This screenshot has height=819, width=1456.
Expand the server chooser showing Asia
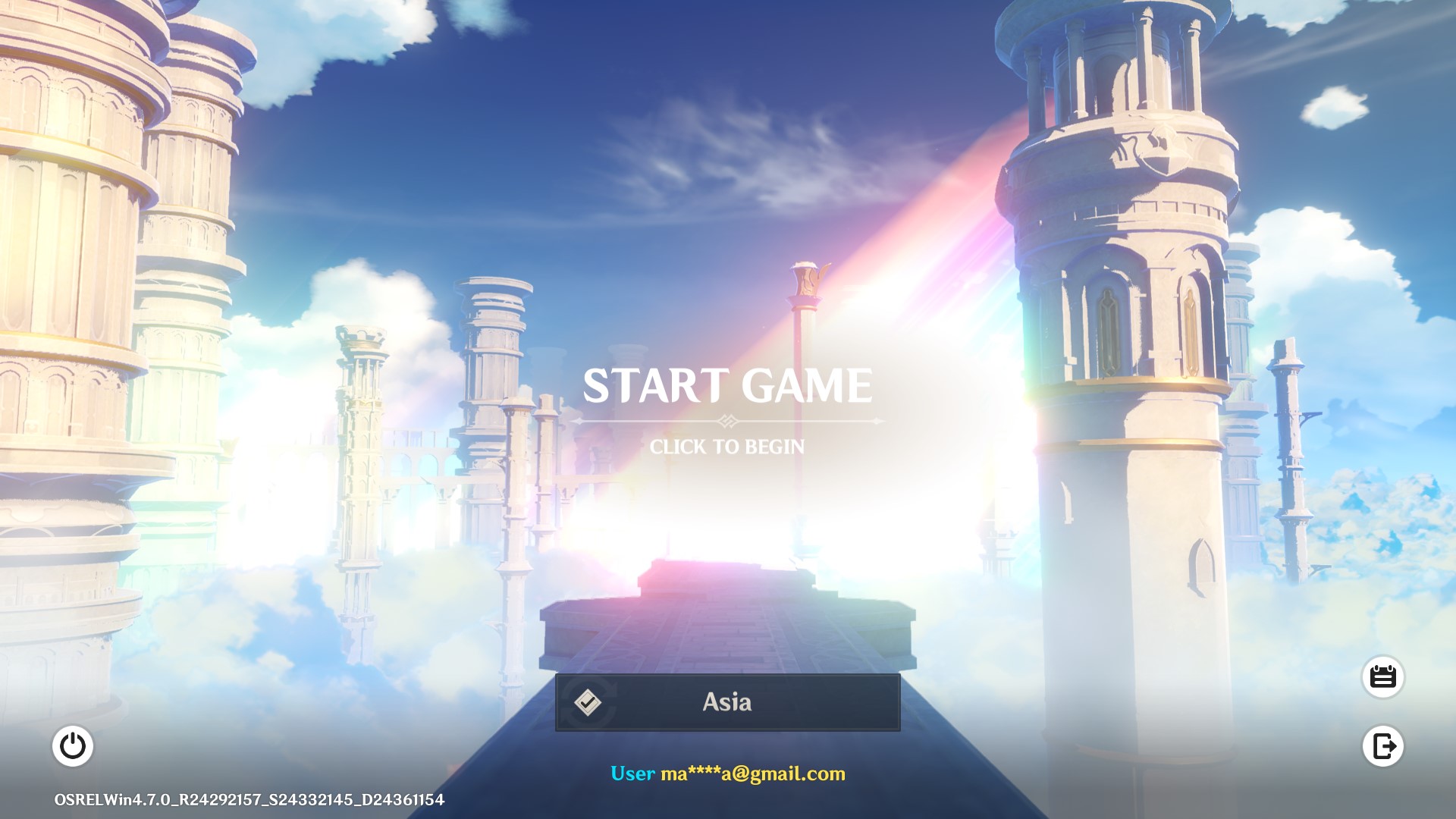pos(728,702)
